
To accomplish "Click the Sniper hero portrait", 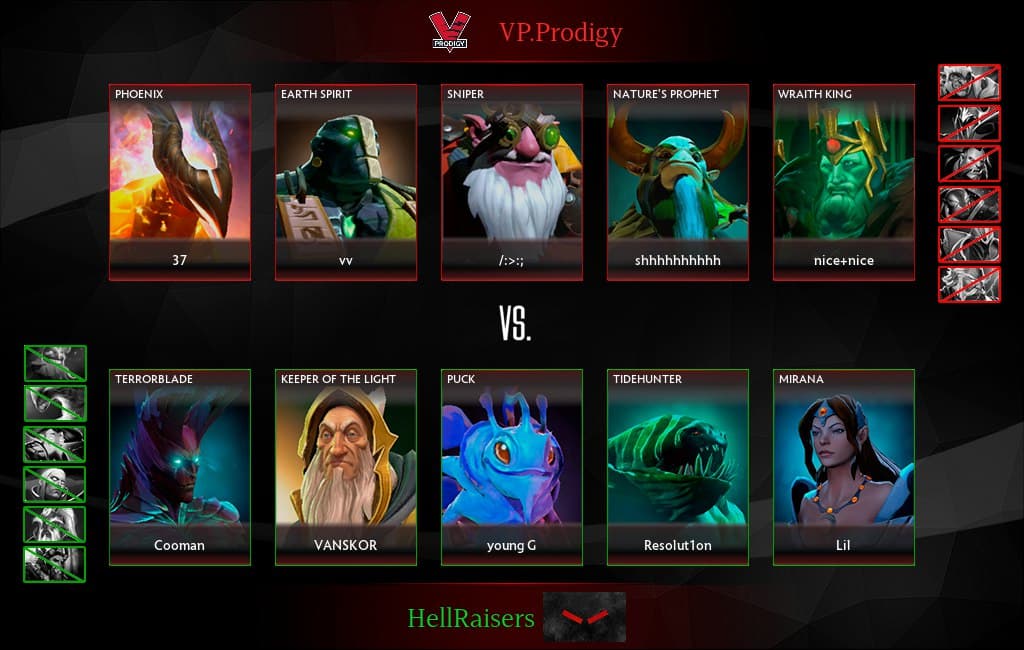I will pyautogui.click(x=512, y=170).
